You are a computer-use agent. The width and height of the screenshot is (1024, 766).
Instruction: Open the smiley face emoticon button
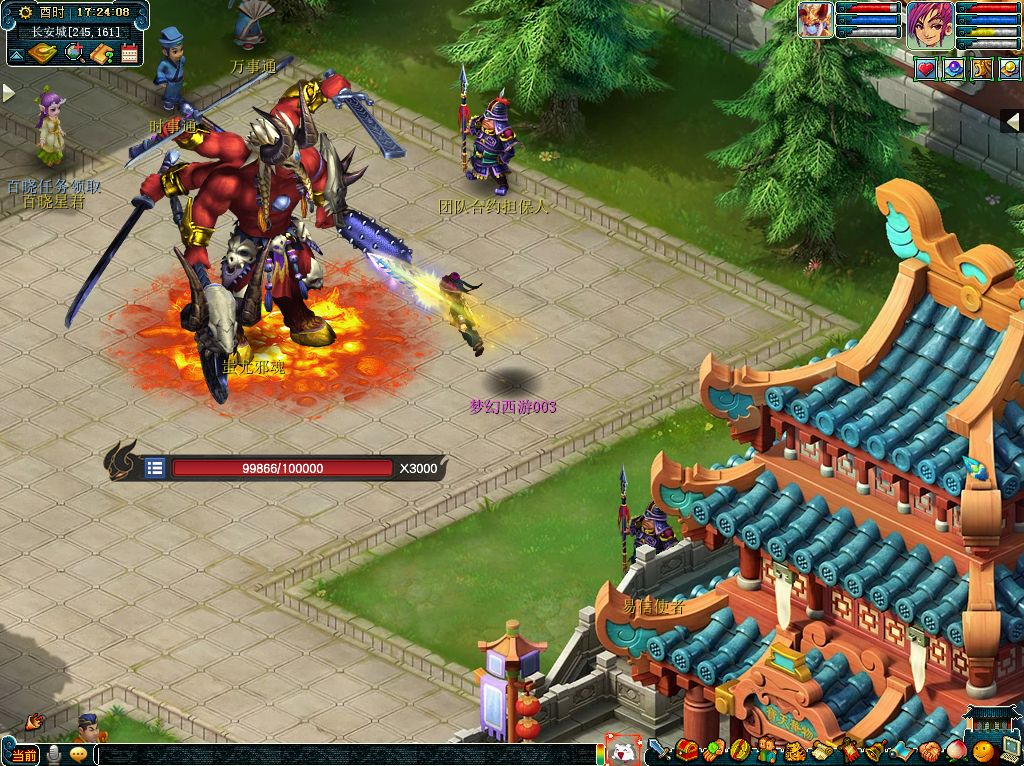(982, 750)
